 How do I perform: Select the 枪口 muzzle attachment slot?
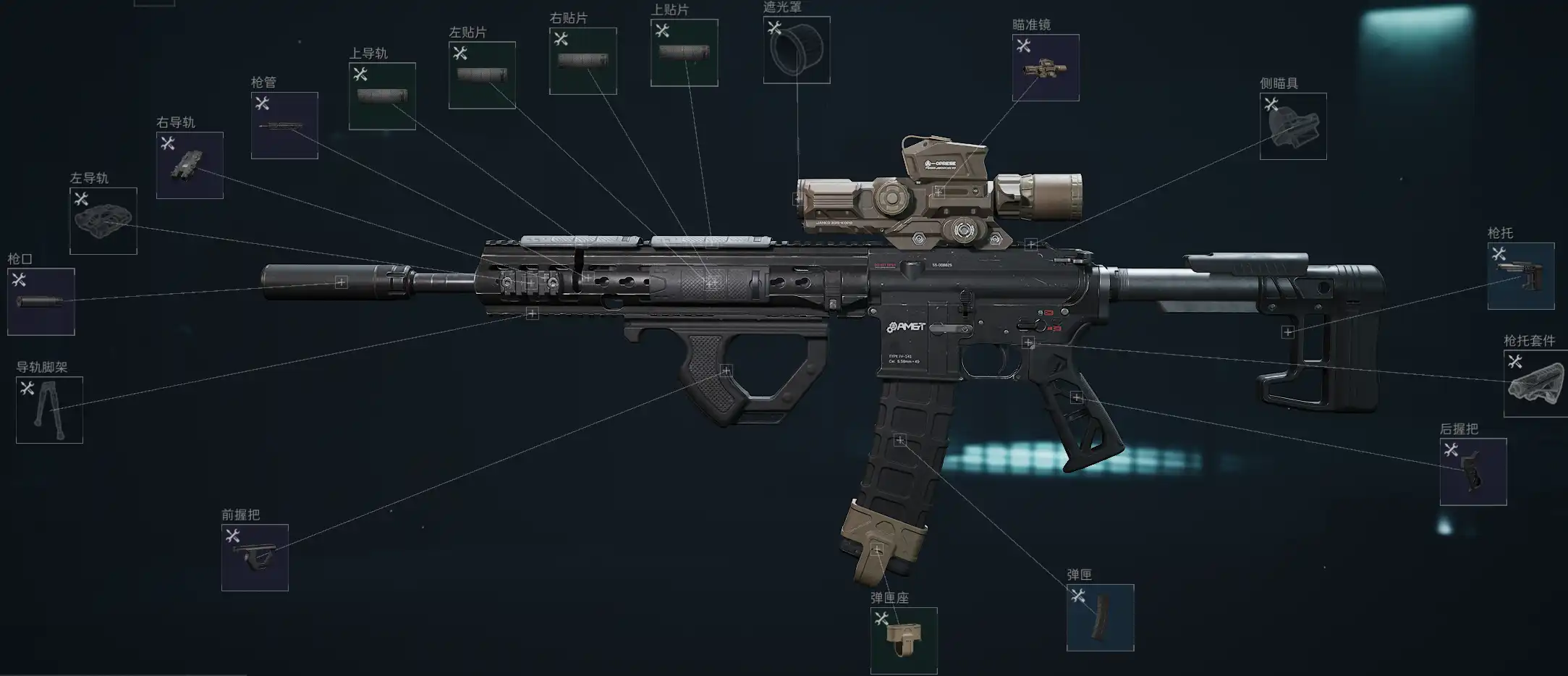41,302
